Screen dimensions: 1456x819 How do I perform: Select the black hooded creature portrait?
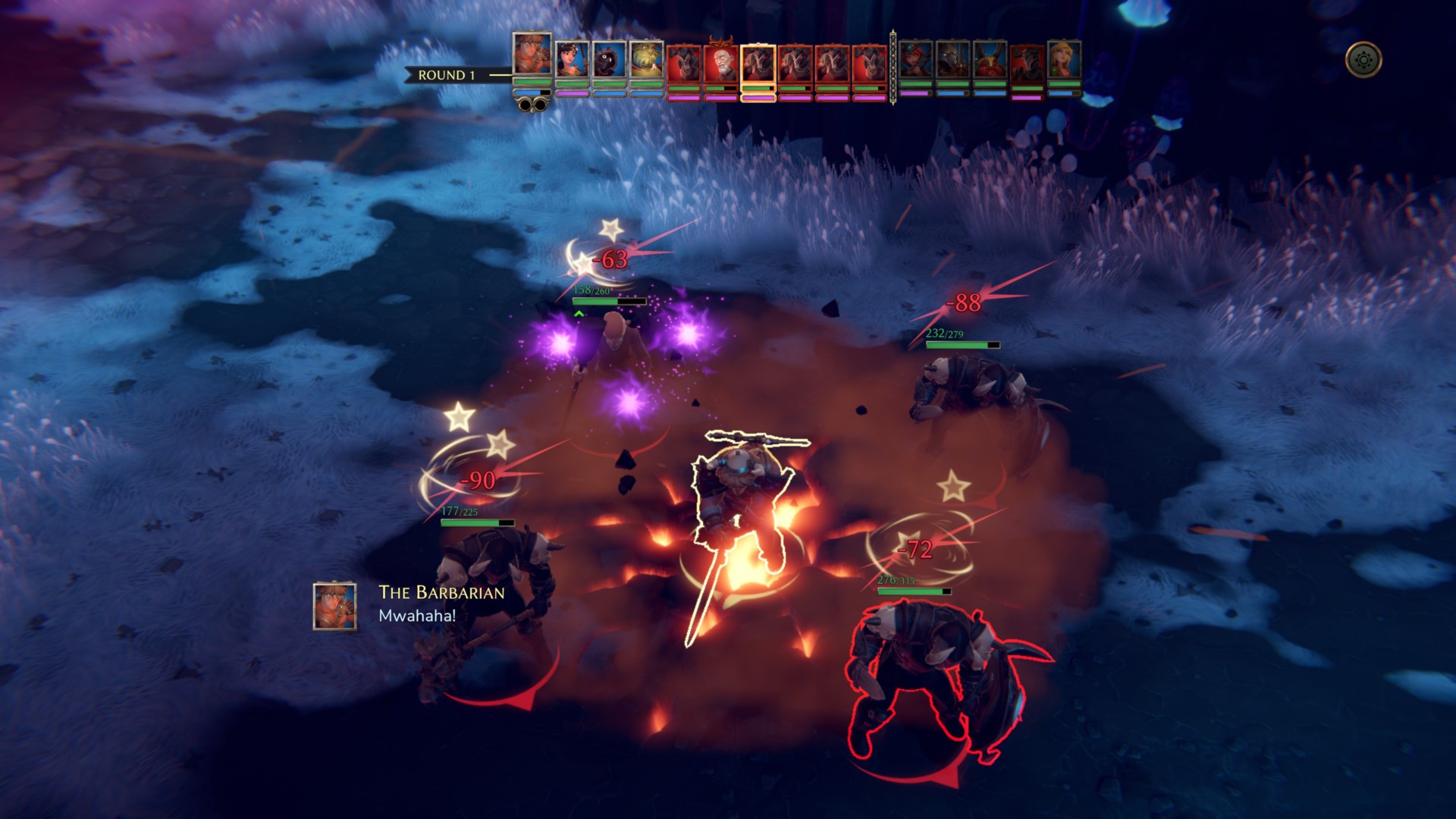tap(609, 60)
